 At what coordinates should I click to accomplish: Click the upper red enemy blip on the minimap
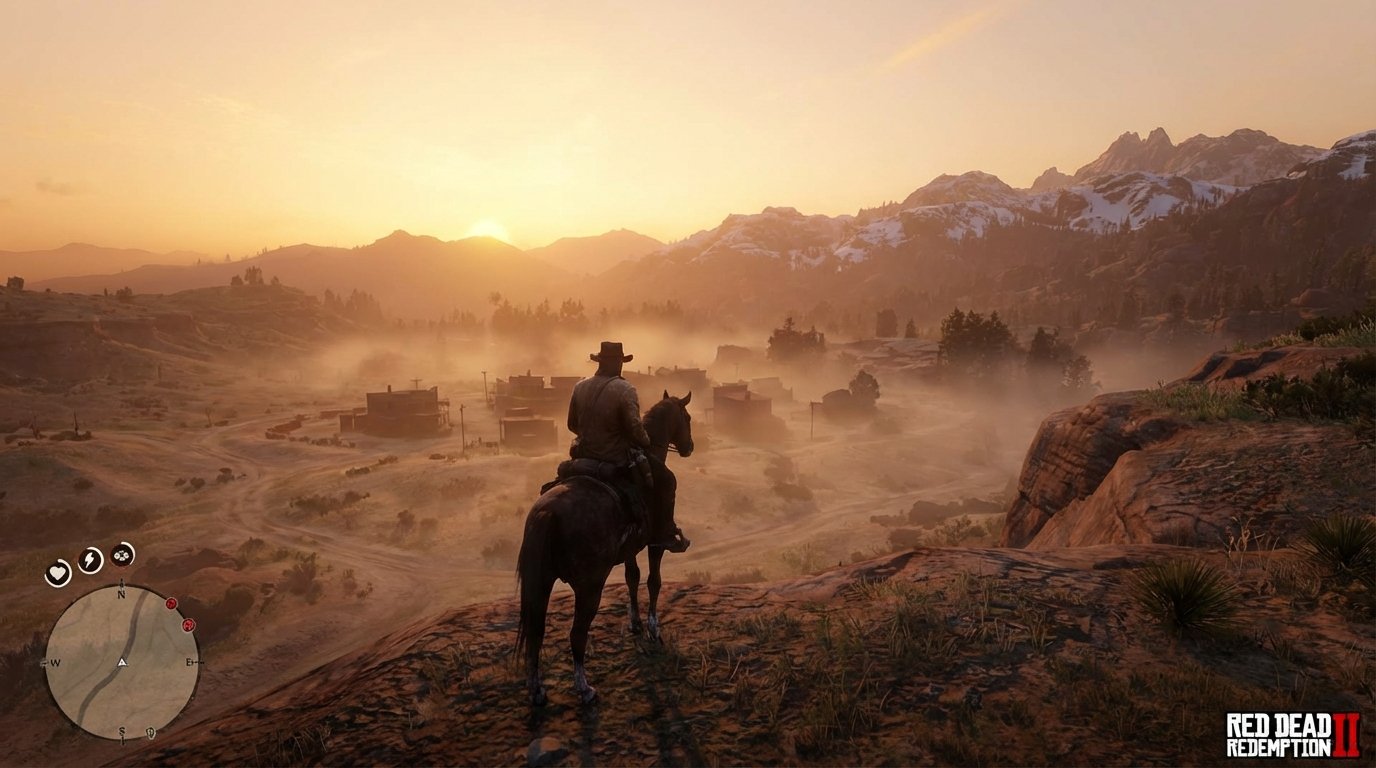tap(171, 604)
